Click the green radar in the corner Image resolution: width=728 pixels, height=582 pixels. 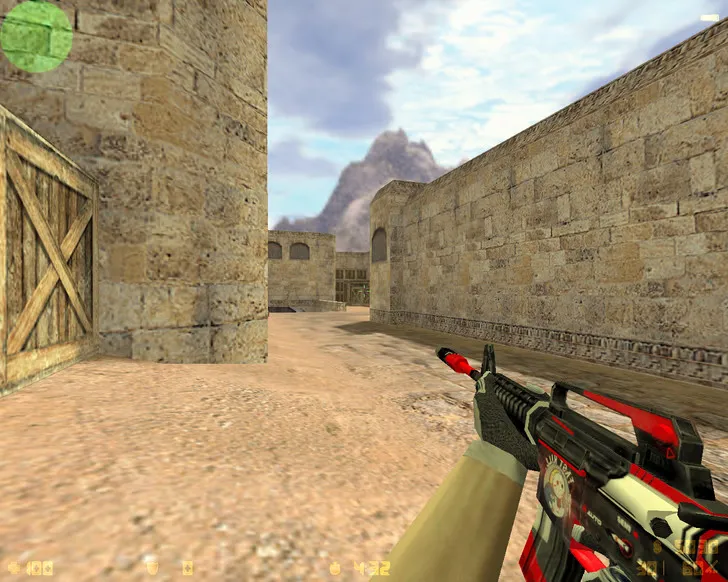point(36,36)
